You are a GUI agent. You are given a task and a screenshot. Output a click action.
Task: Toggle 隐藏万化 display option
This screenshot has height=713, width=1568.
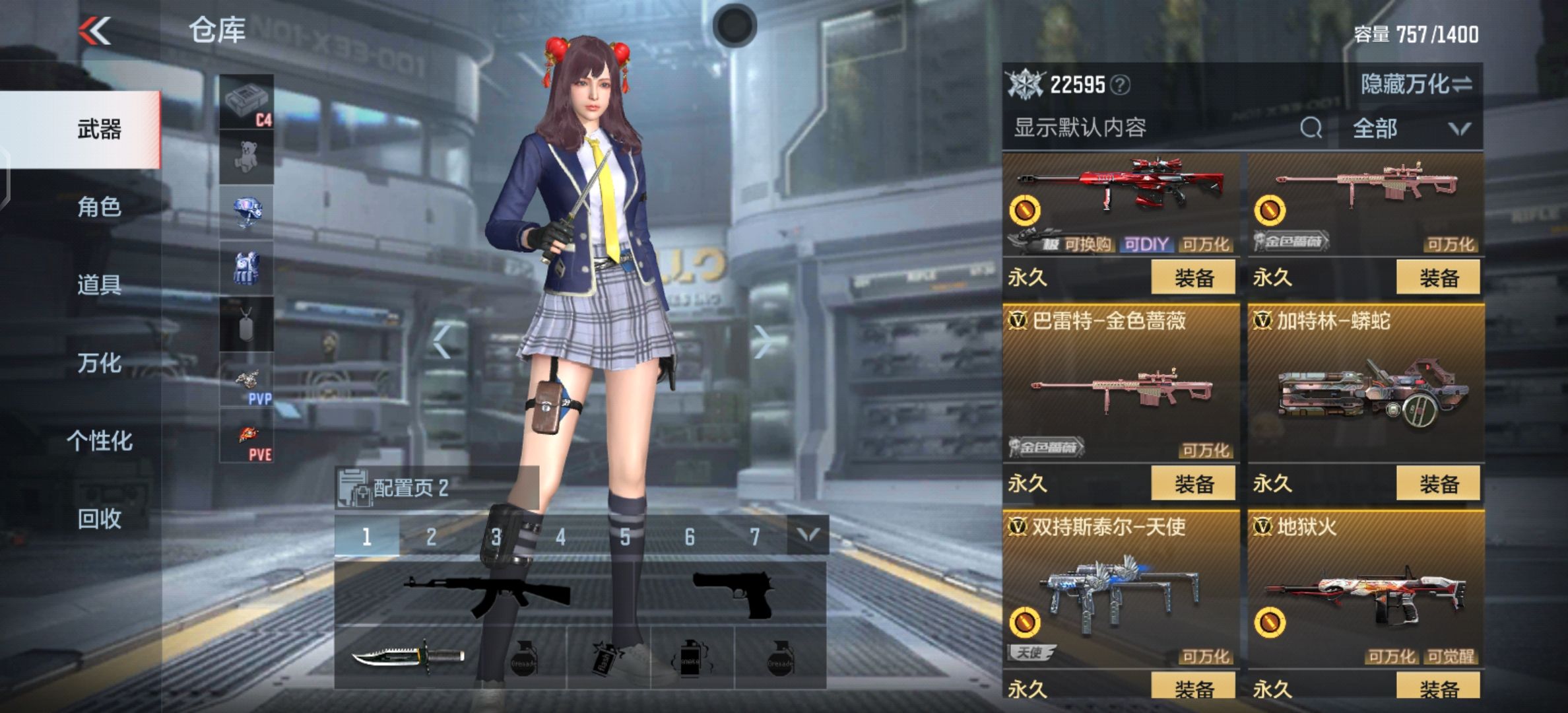(1416, 84)
